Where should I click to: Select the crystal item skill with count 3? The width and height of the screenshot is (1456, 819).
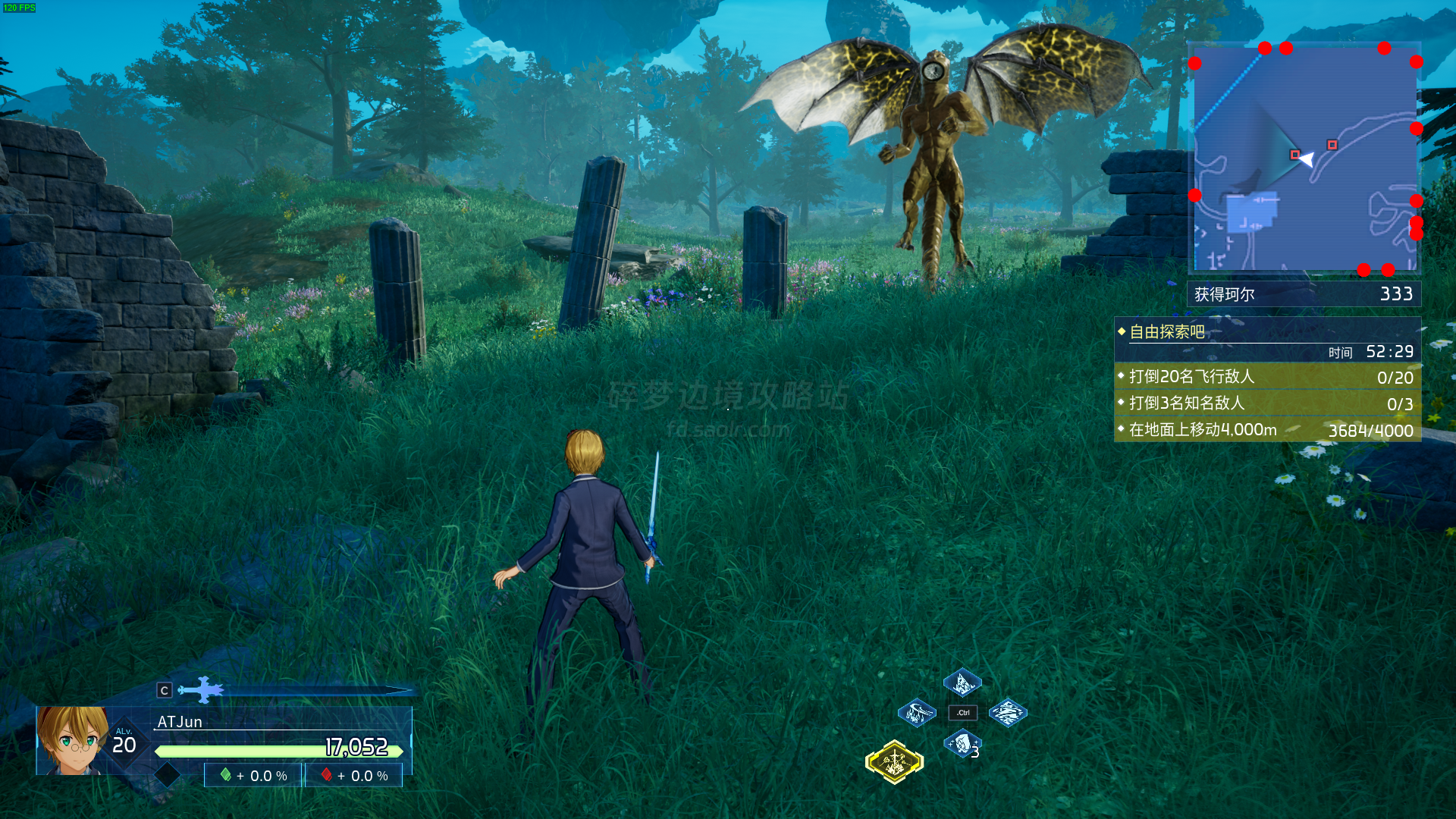962,744
